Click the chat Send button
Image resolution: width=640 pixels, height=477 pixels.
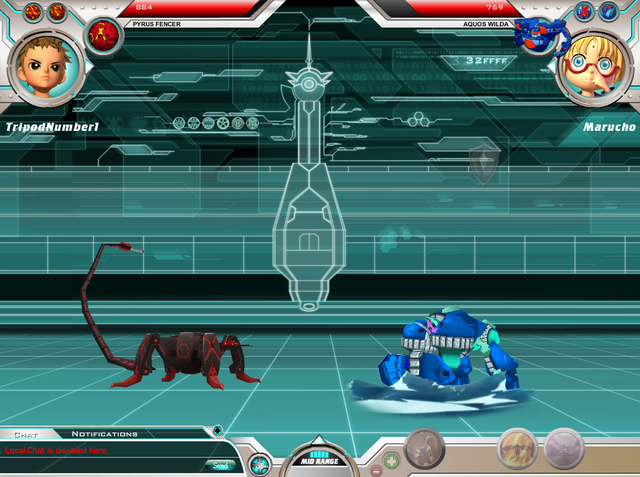point(219,465)
